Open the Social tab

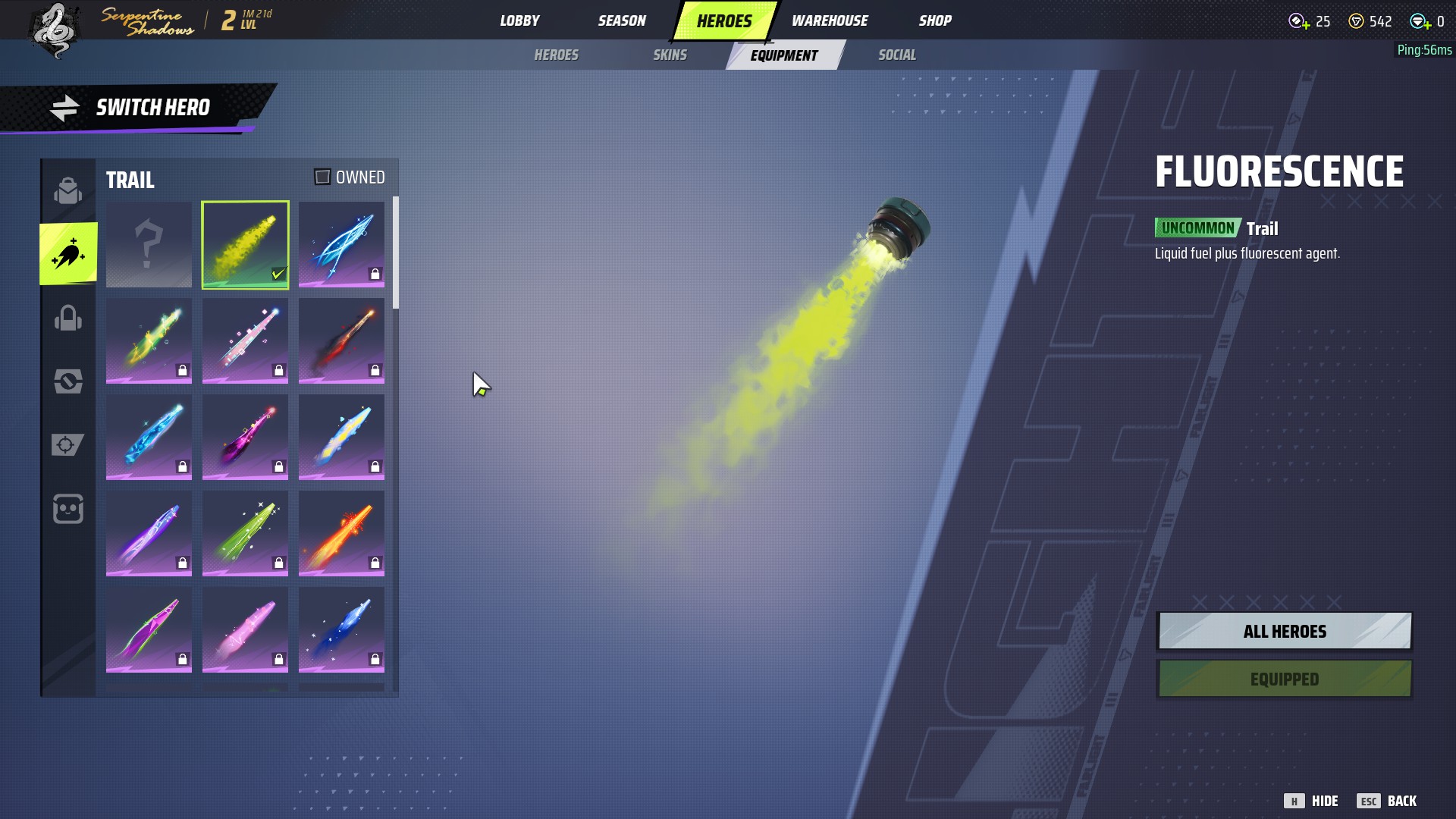point(896,55)
